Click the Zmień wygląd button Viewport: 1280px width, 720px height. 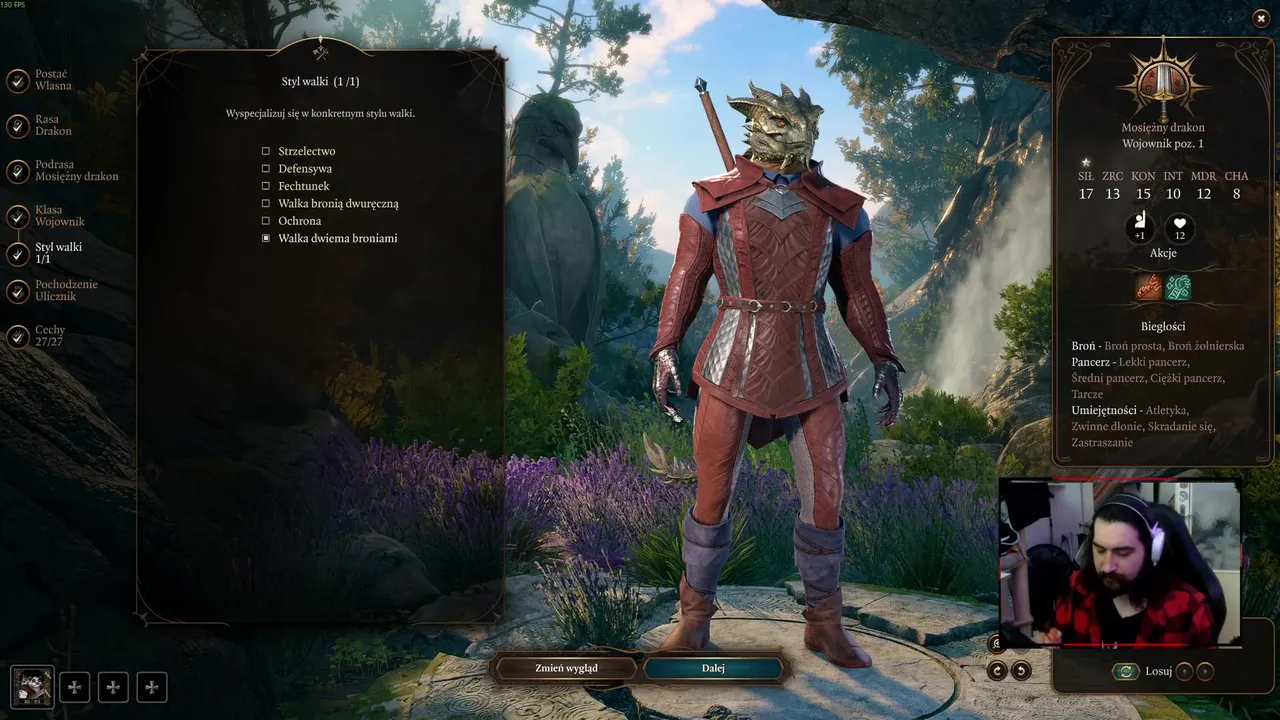566,668
